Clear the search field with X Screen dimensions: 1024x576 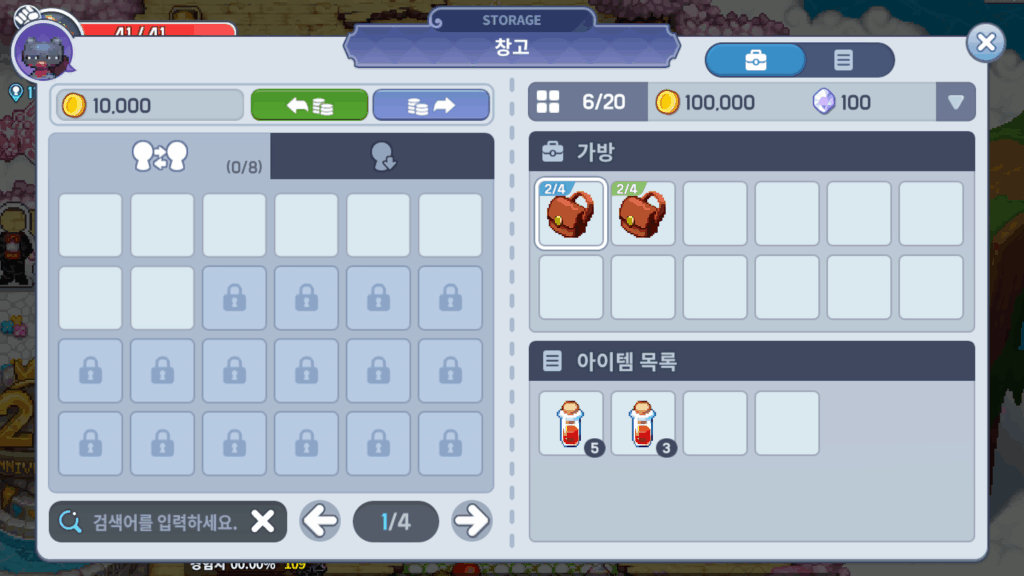(262, 522)
